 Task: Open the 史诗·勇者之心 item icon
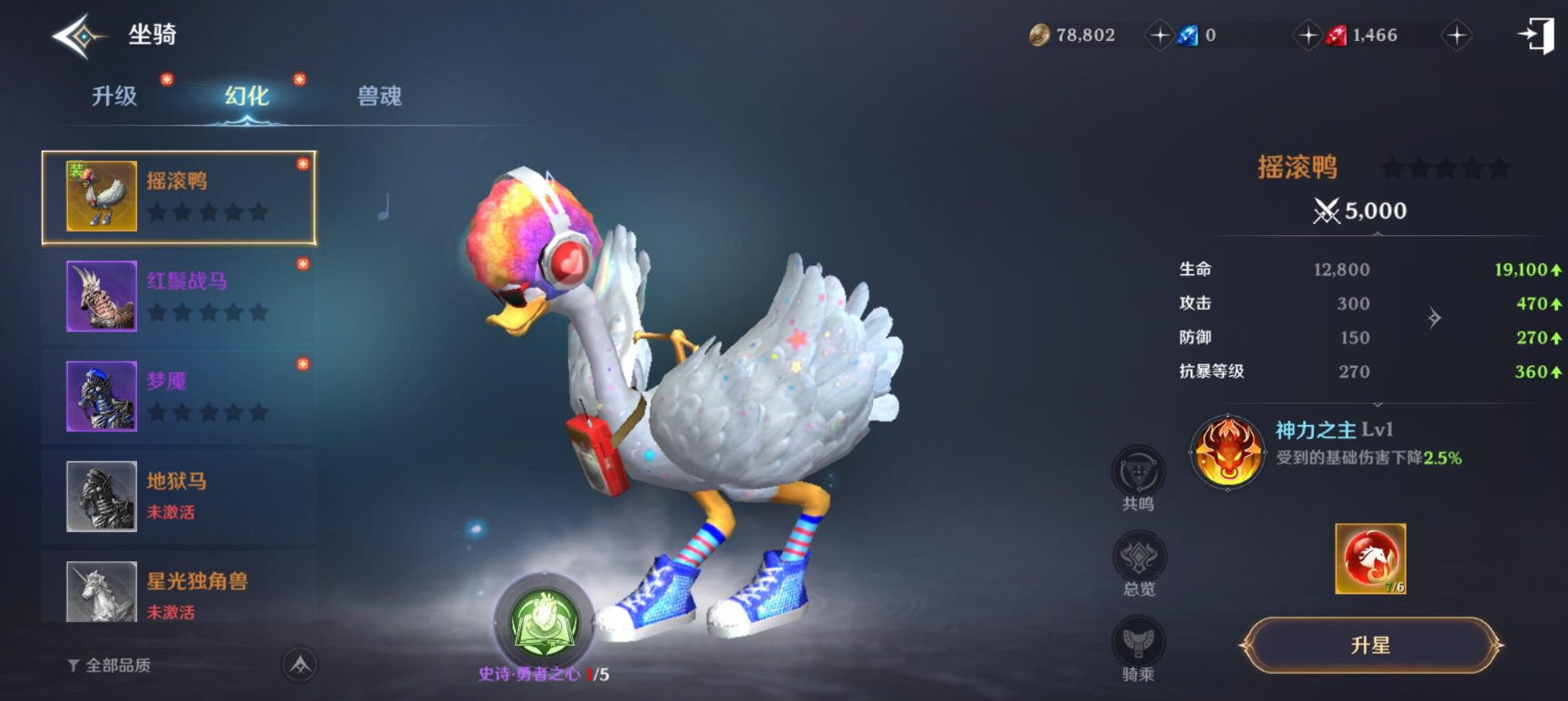click(x=544, y=623)
